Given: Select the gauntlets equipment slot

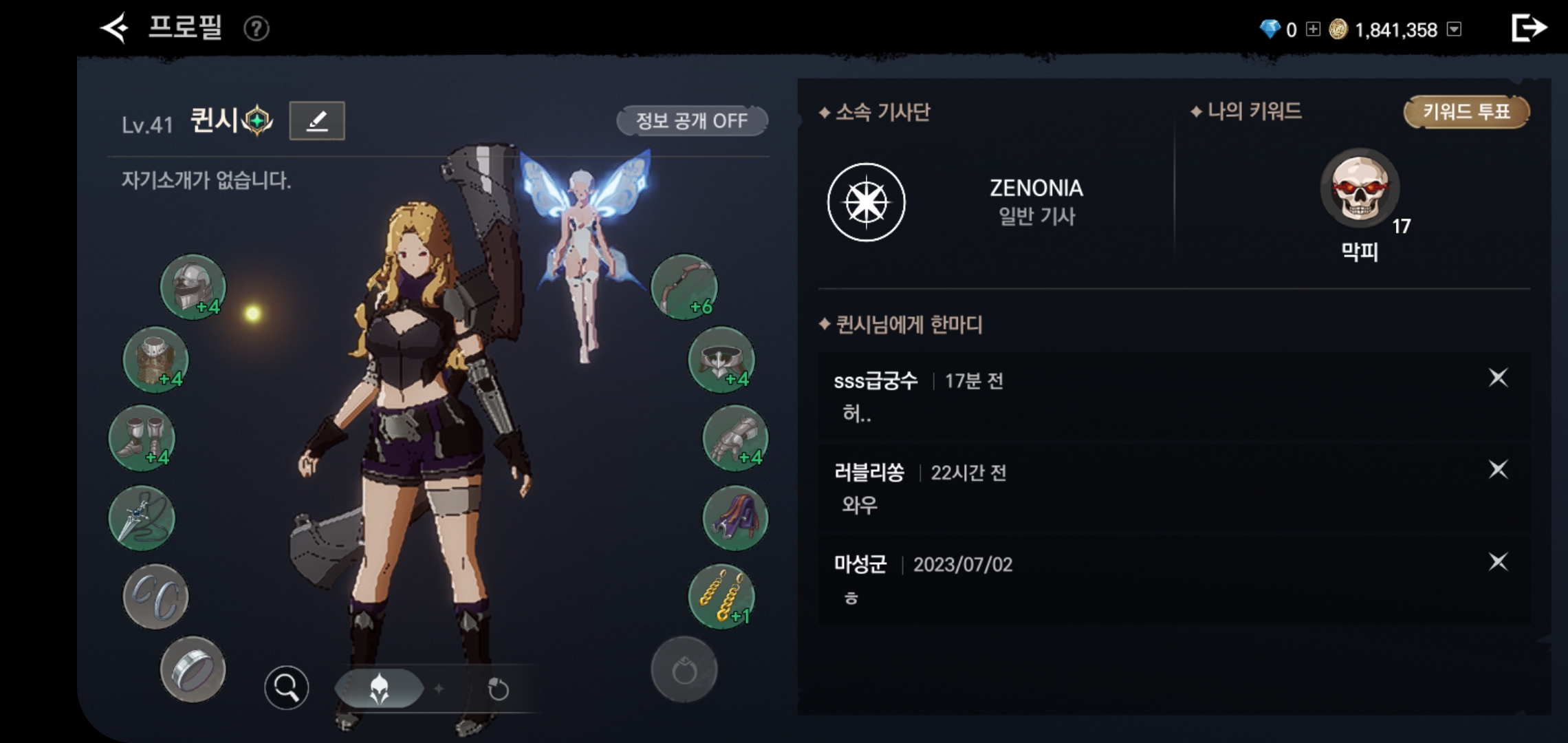Looking at the screenshot, I should point(734,438).
